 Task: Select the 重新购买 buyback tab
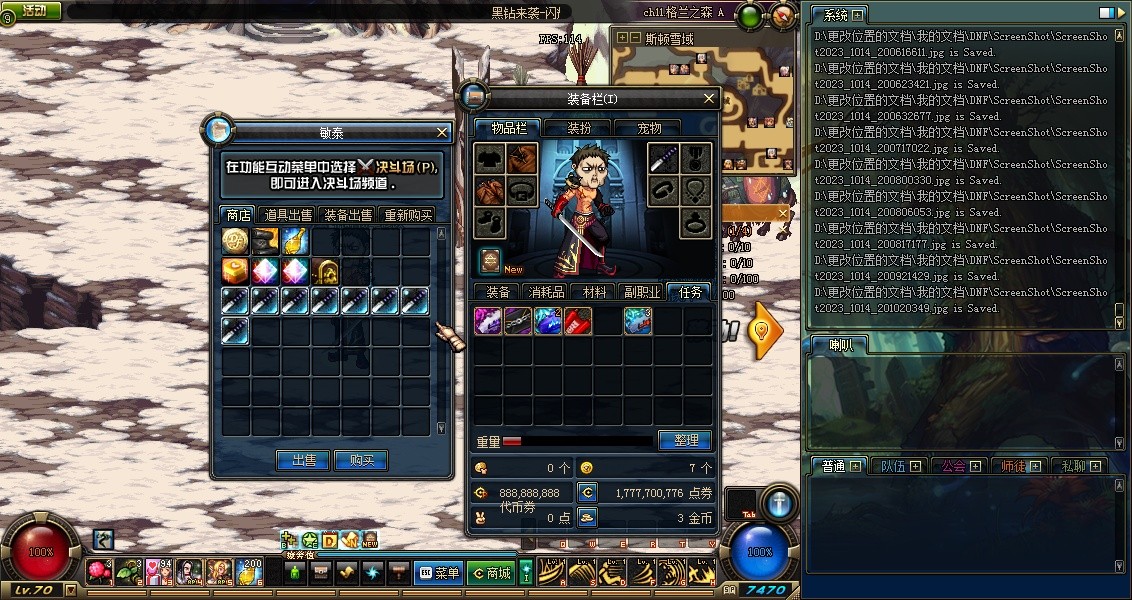408,215
